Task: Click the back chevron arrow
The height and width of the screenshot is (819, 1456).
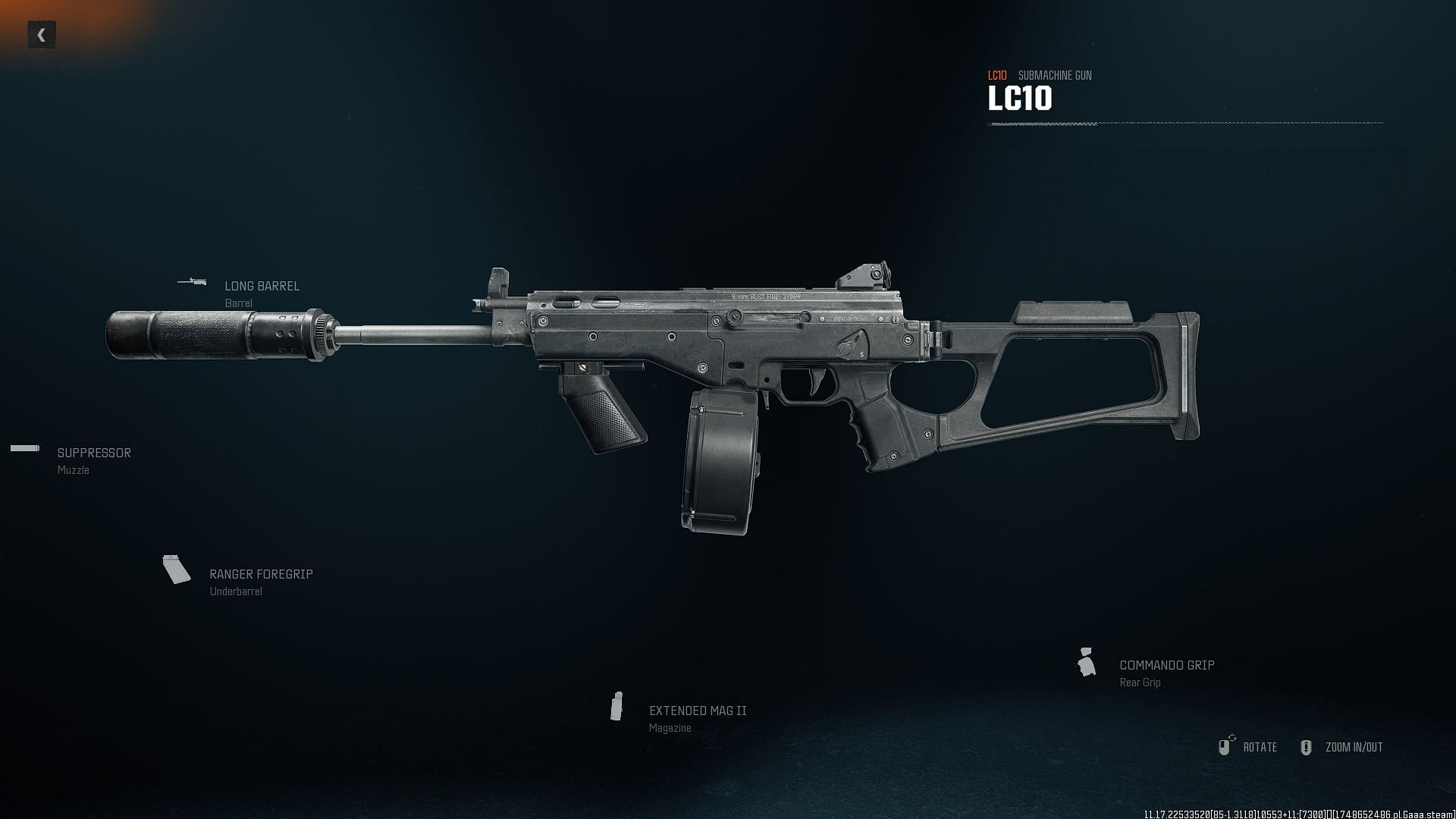Action: 42,33
